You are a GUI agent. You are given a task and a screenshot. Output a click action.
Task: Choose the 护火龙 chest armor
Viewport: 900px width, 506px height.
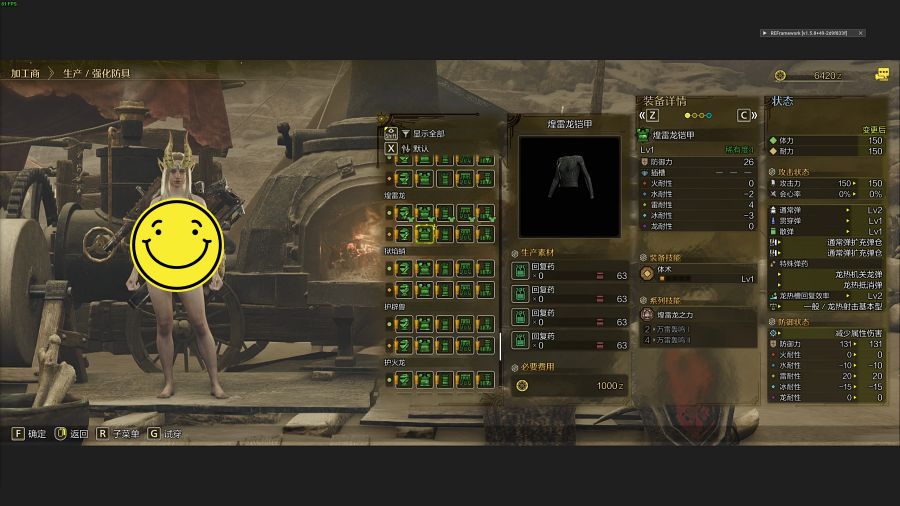click(x=424, y=379)
